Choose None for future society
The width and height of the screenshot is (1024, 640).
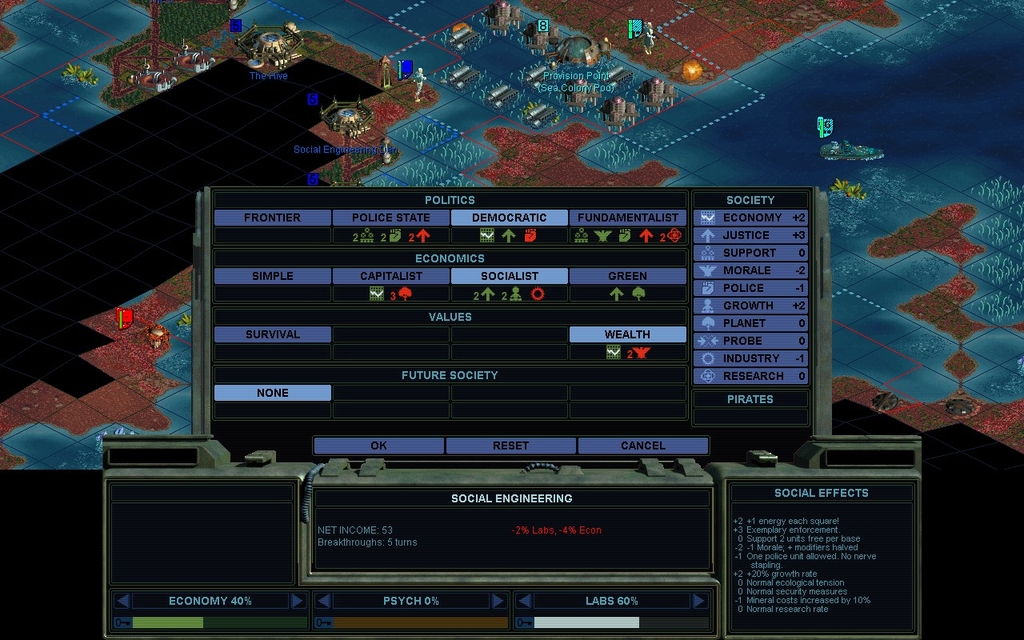[x=272, y=394]
